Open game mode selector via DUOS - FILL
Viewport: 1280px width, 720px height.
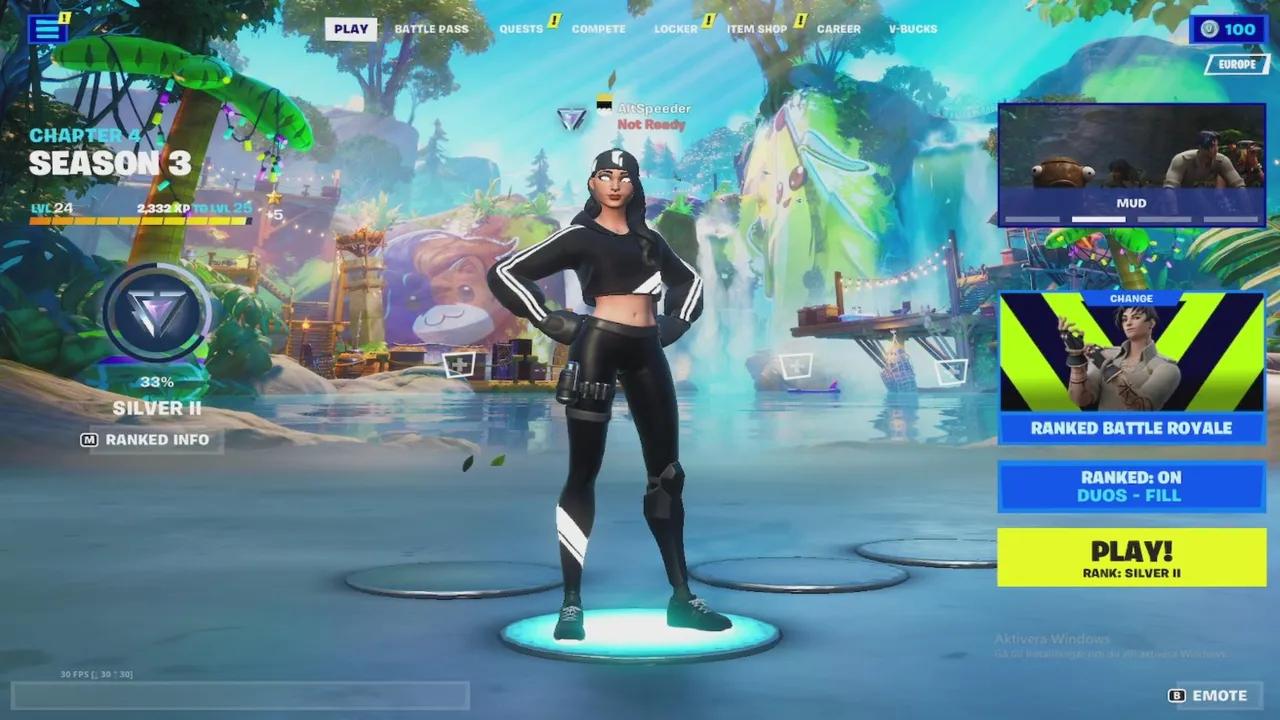1129,494
